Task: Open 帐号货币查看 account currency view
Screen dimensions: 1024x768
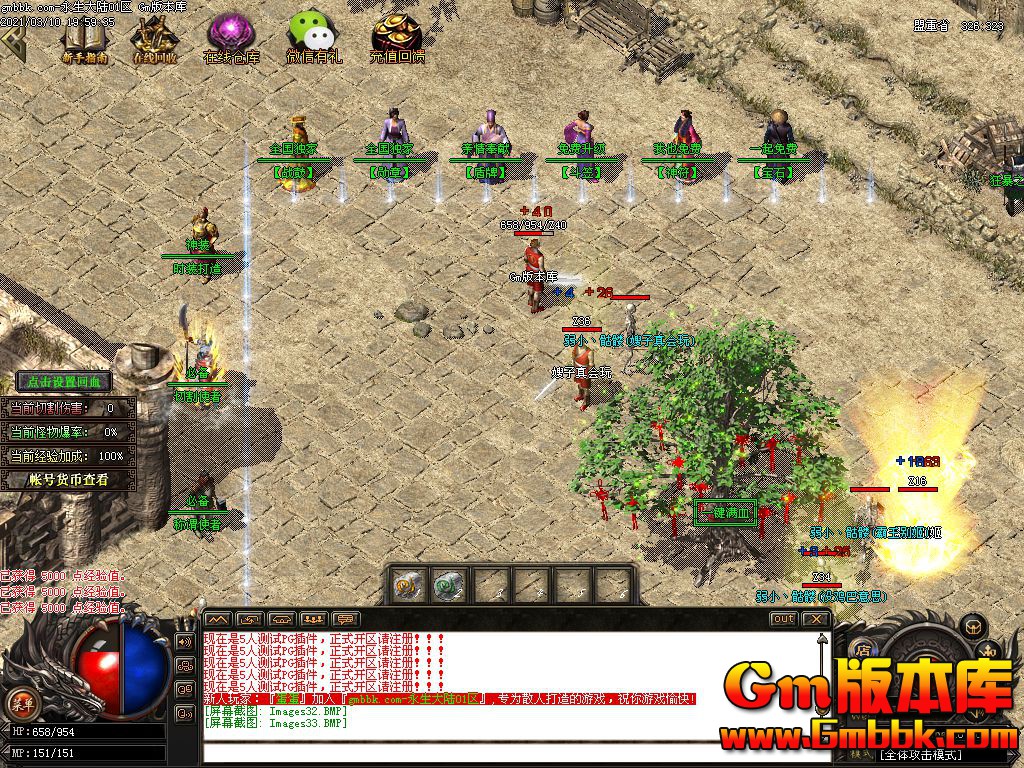Action: pyautogui.click(x=67, y=480)
